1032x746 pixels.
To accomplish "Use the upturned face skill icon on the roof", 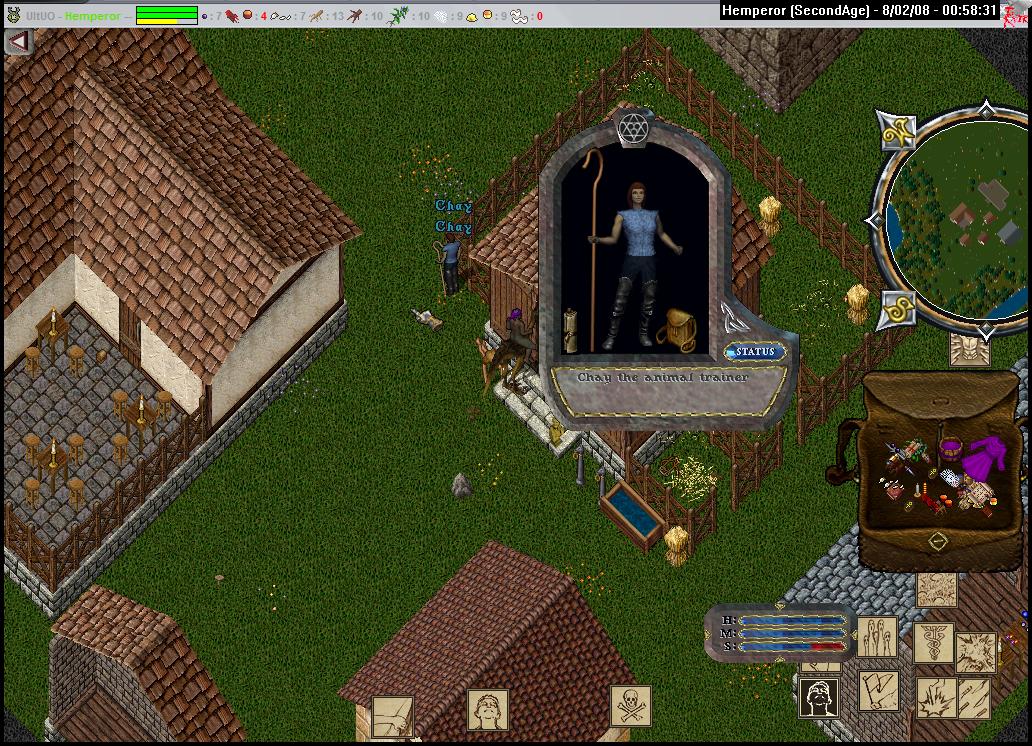I will click(x=487, y=710).
